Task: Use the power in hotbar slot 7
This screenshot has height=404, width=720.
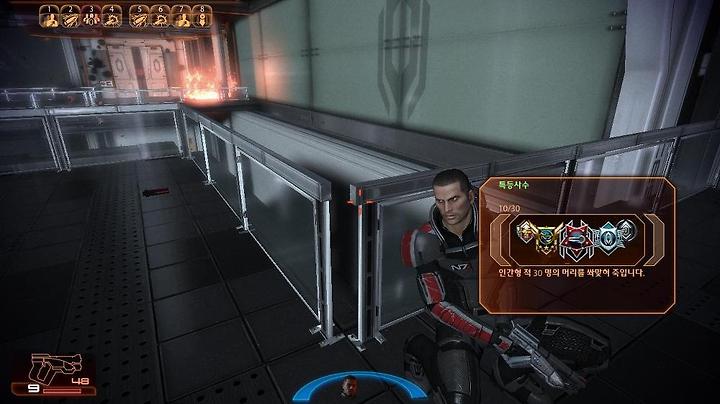Action: (x=181, y=17)
